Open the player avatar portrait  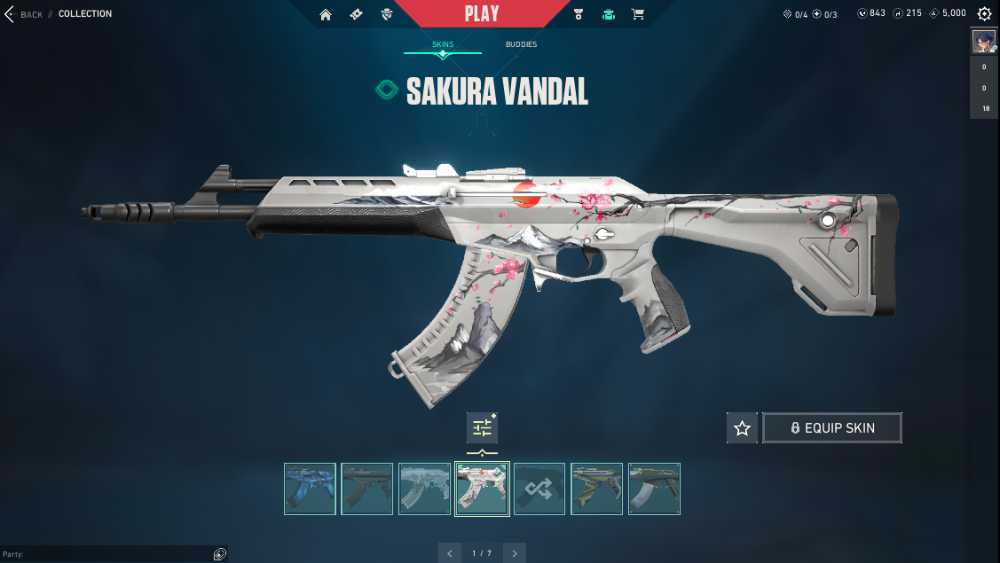tap(983, 41)
